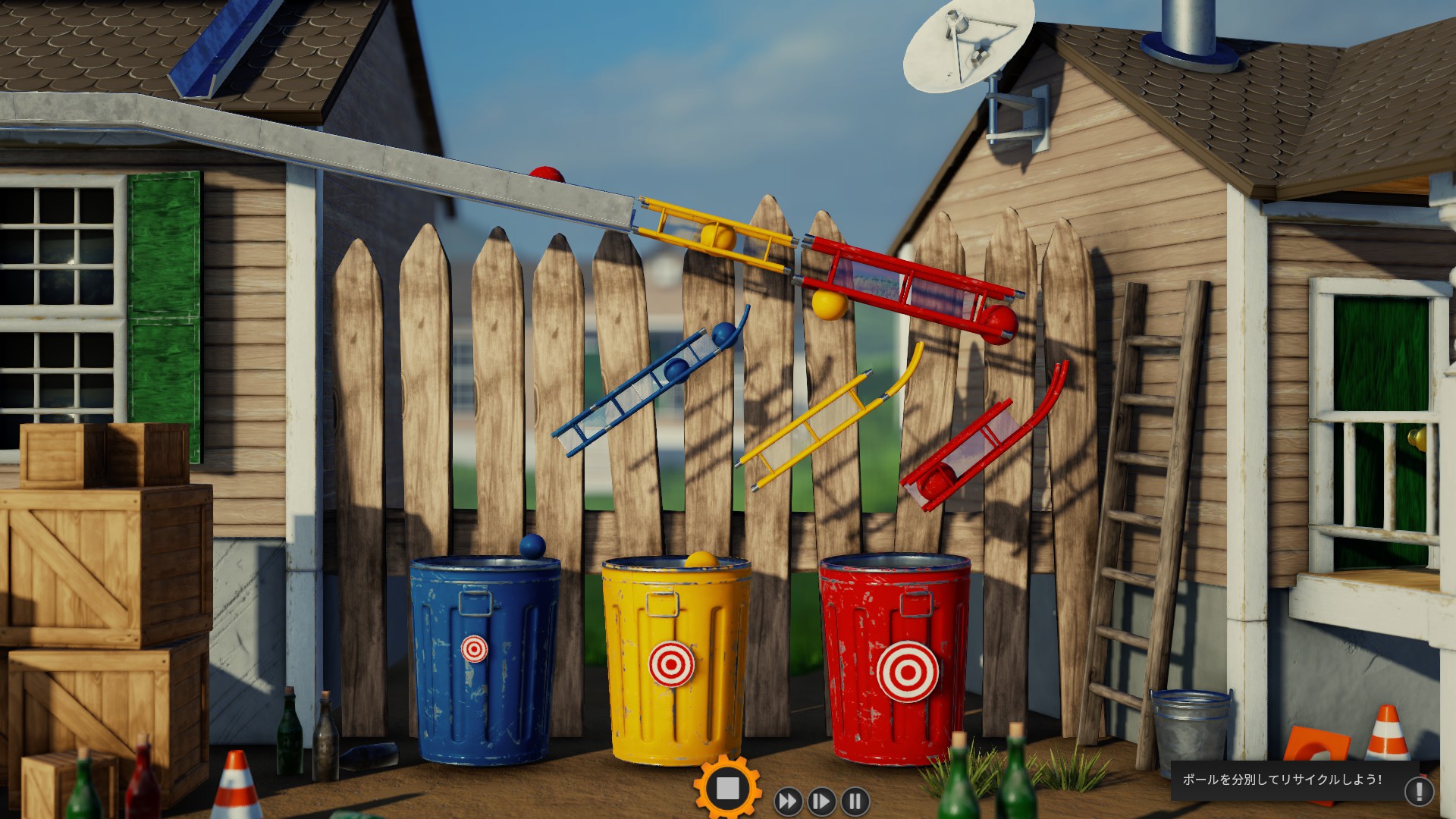1456x819 pixels.
Task: Click the exclamation mark goal icon
Action: tap(1419, 791)
